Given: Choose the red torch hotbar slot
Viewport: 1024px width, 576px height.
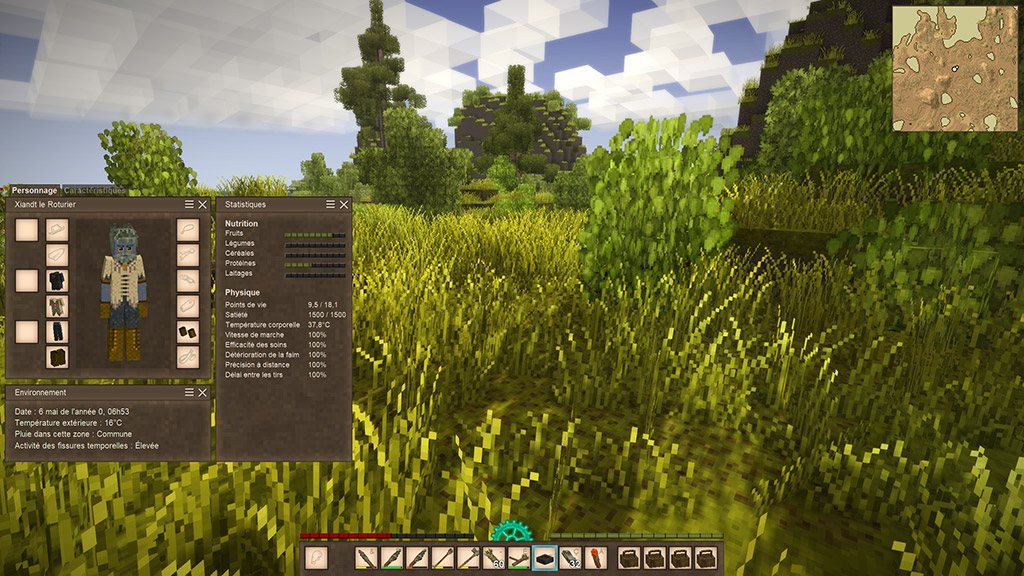Looking at the screenshot, I should 595,558.
